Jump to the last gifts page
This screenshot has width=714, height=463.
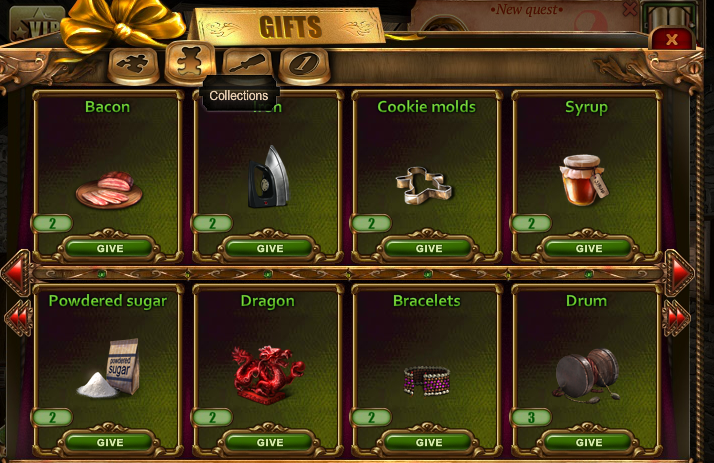click(679, 318)
